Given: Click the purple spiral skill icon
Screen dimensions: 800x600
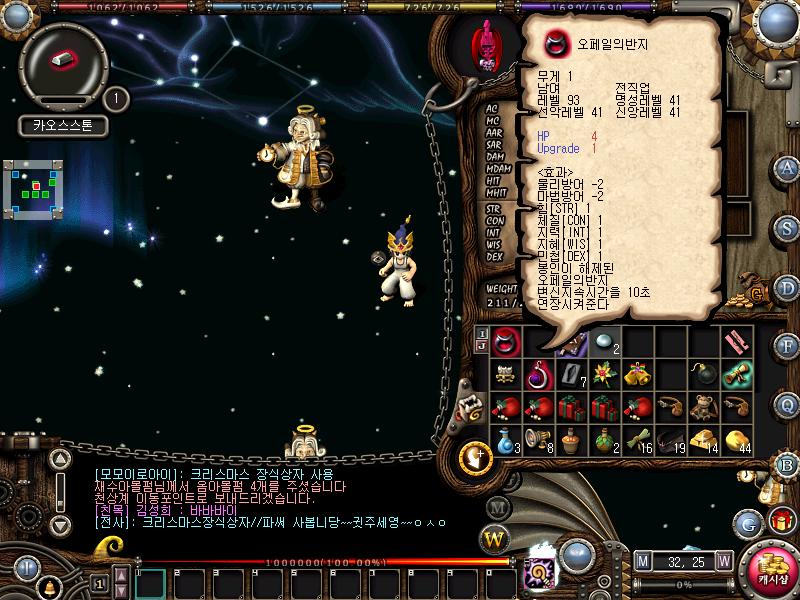Looking at the screenshot, I should point(535,573).
